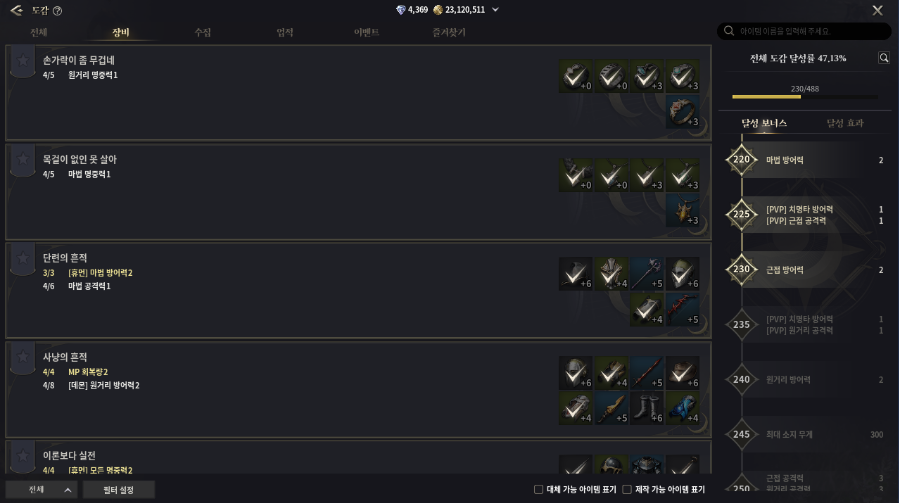Open the 전체 dropdown at the bottom
The width and height of the screenshot is (899, 503).
click(41, 489)
